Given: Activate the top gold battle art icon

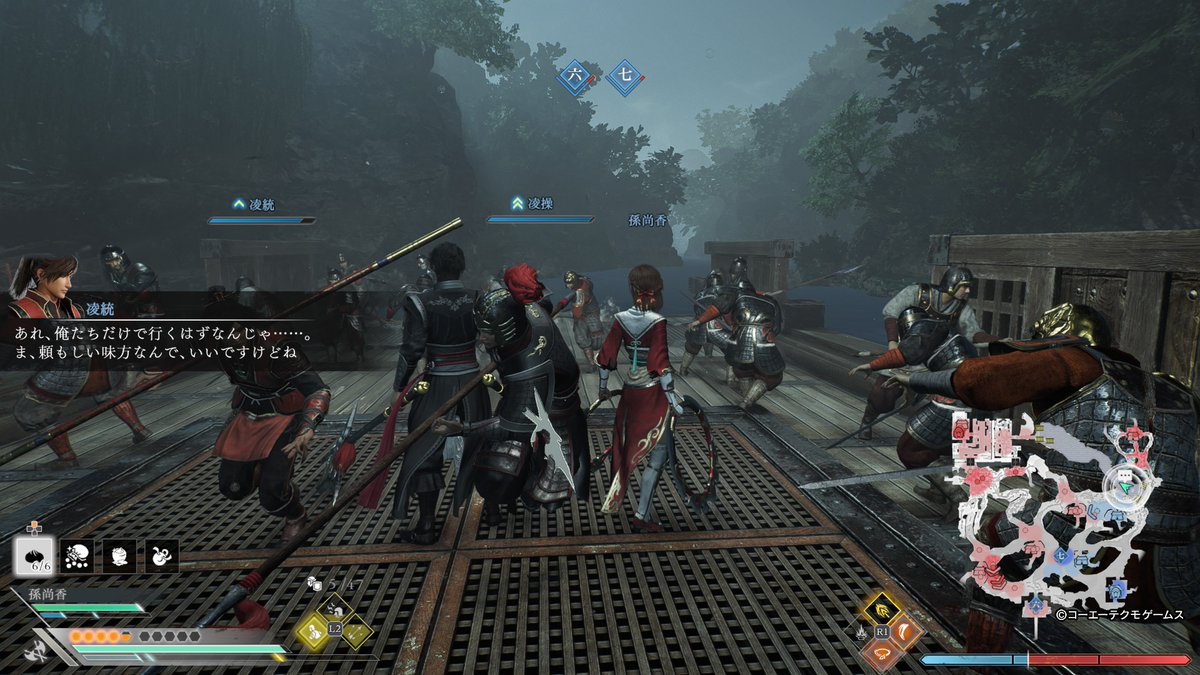Looking at the screenshot, I should click(x=883, y=608).
